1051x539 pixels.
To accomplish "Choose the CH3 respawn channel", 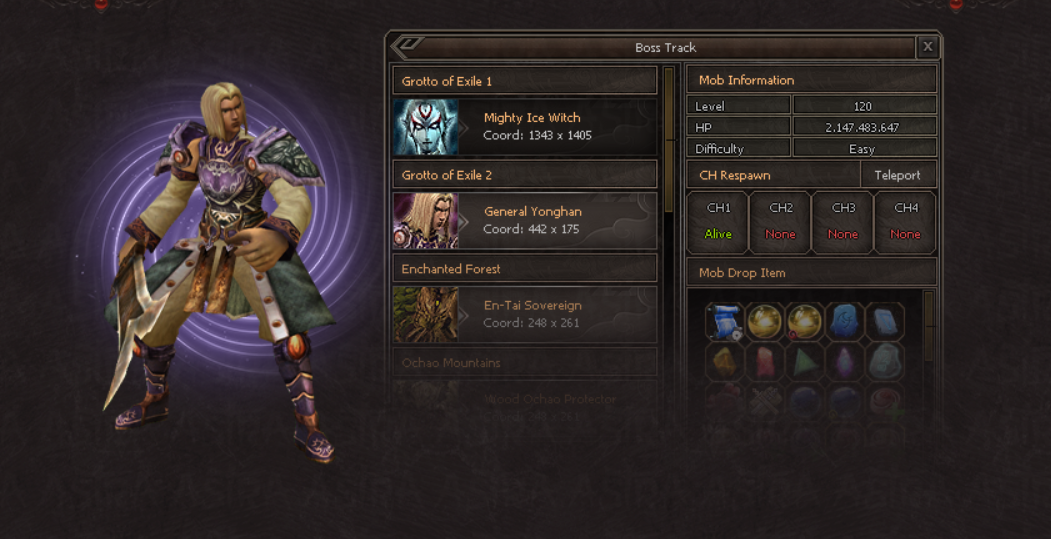I will (x=843, y=222).
